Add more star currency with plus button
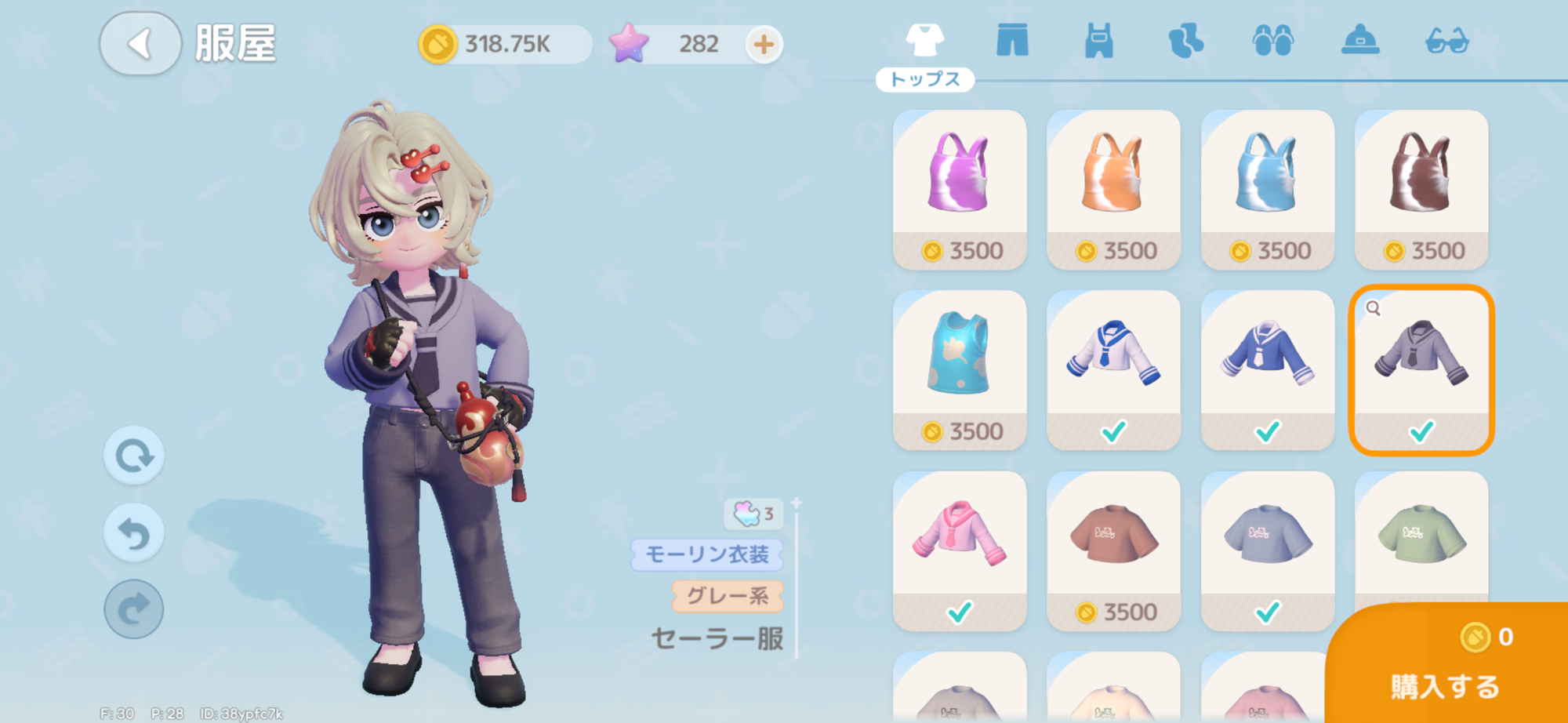 pos(764,44)
